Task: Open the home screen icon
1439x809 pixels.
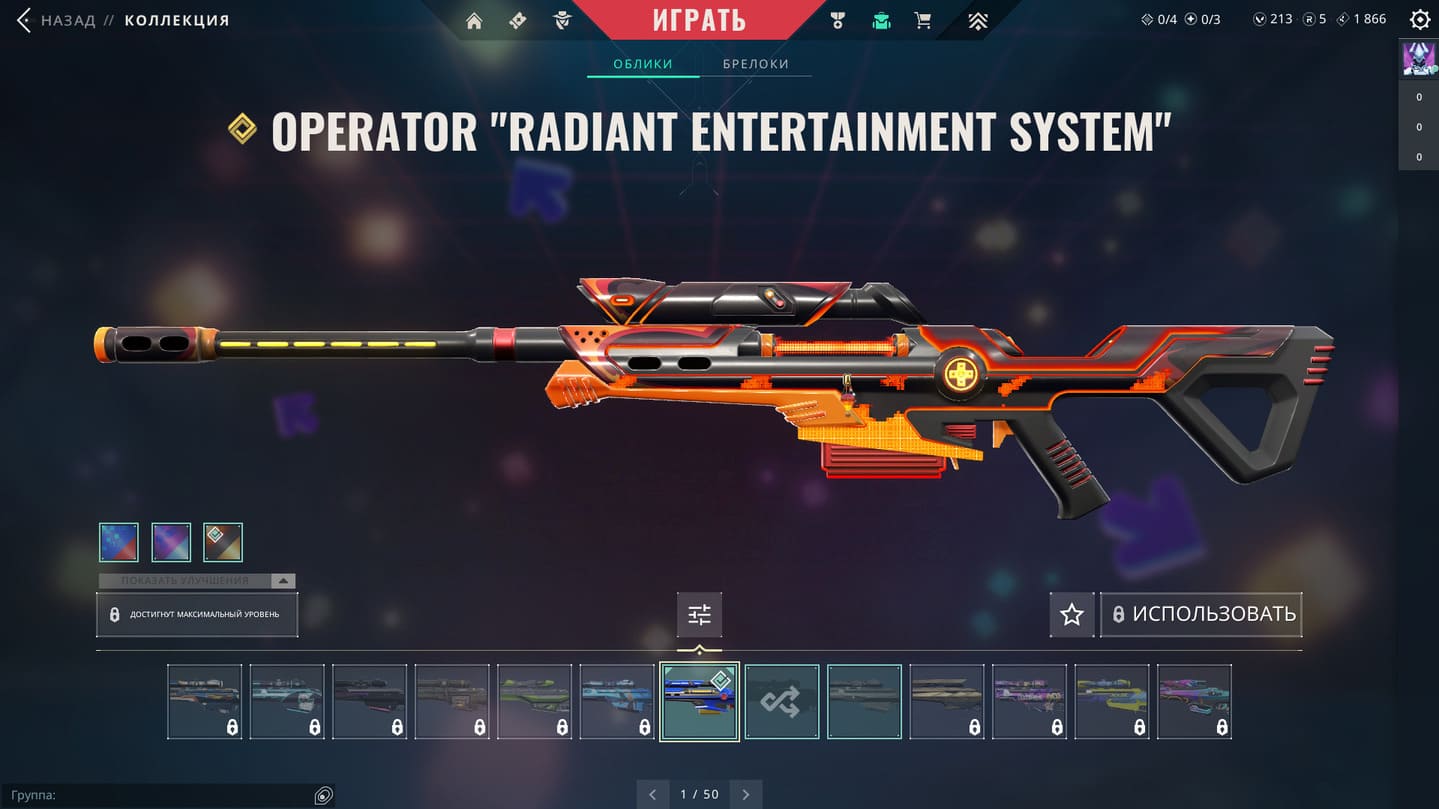Action: 474,20
